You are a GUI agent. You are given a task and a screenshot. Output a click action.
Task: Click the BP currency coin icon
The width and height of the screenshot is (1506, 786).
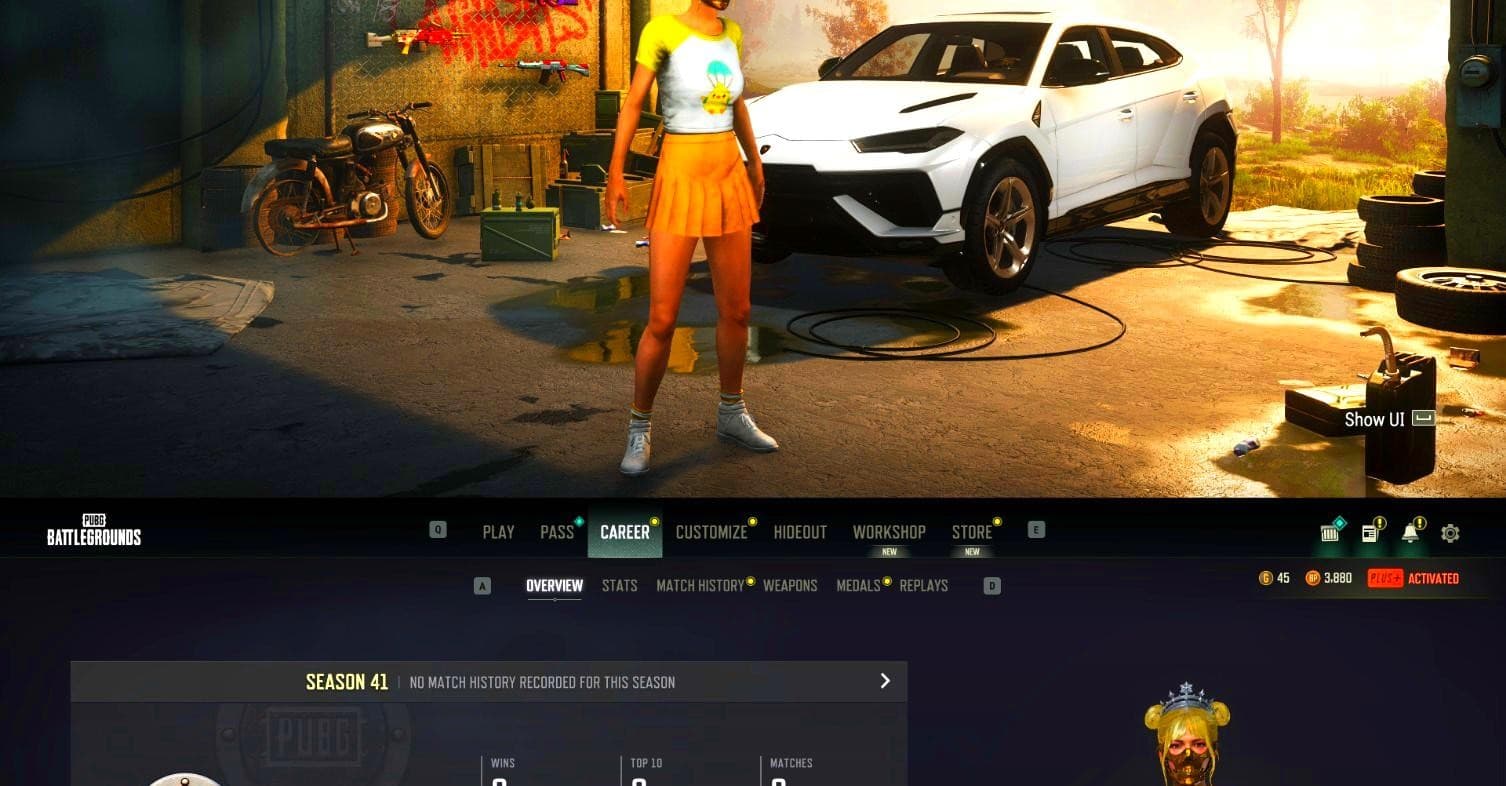[1312, 578]
